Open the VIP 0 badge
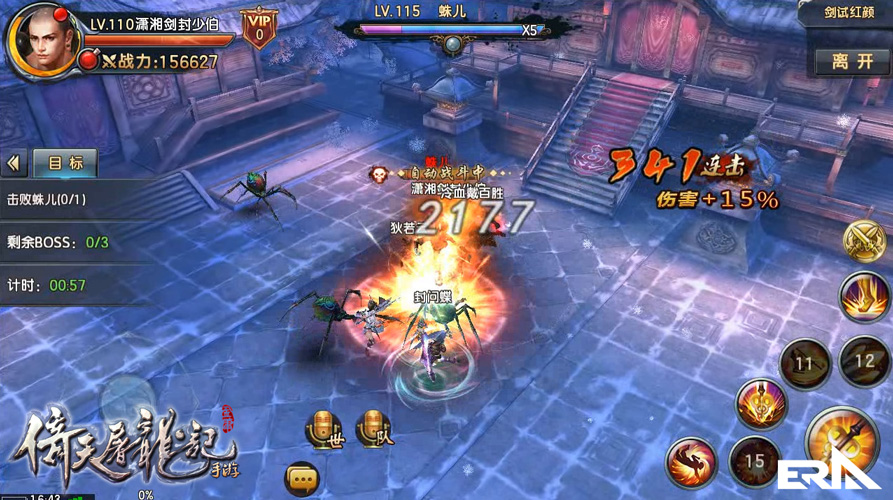The image size is (893, 500). (259, 29)
